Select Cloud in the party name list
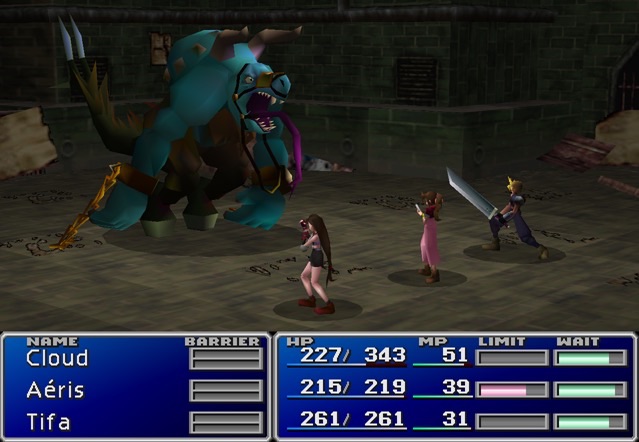The width and height of the screenshot is (639, 442). click(57, 358)
